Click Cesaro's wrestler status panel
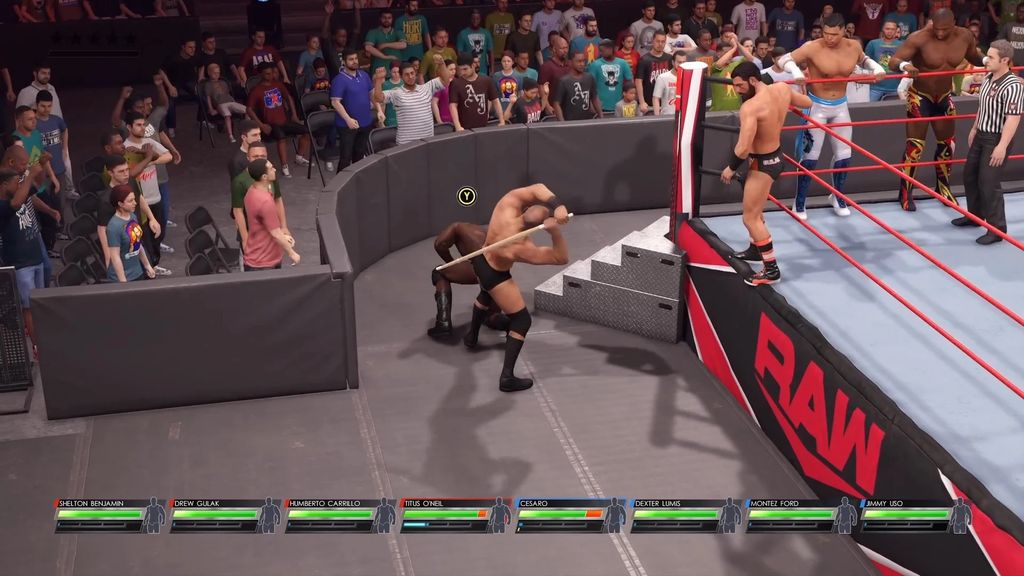The height and width of the screenshot is (576, 1024). 570,515
